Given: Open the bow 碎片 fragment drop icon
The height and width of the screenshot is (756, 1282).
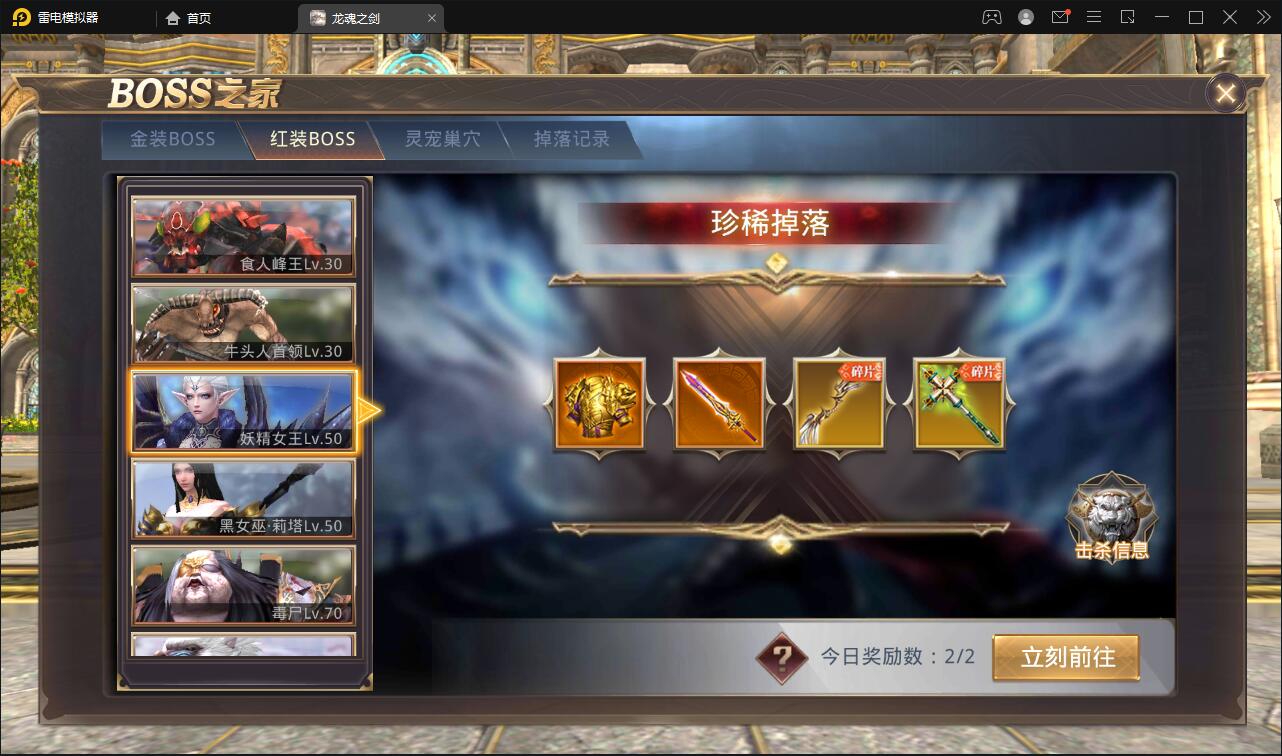Looking at the screenshot, I should point(839,404).
